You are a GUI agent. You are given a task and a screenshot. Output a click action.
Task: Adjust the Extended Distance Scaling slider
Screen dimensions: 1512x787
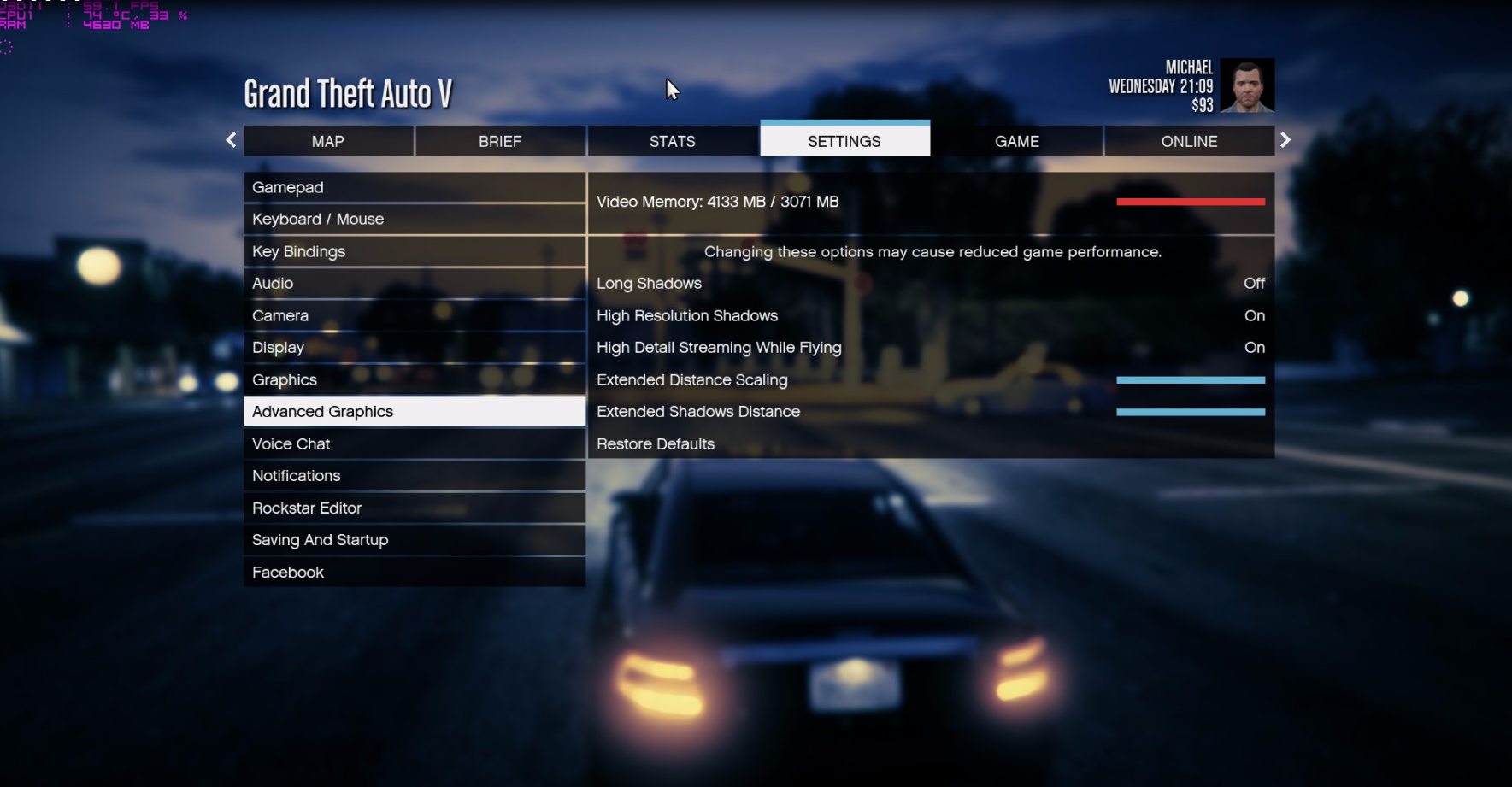[1190, 380]
